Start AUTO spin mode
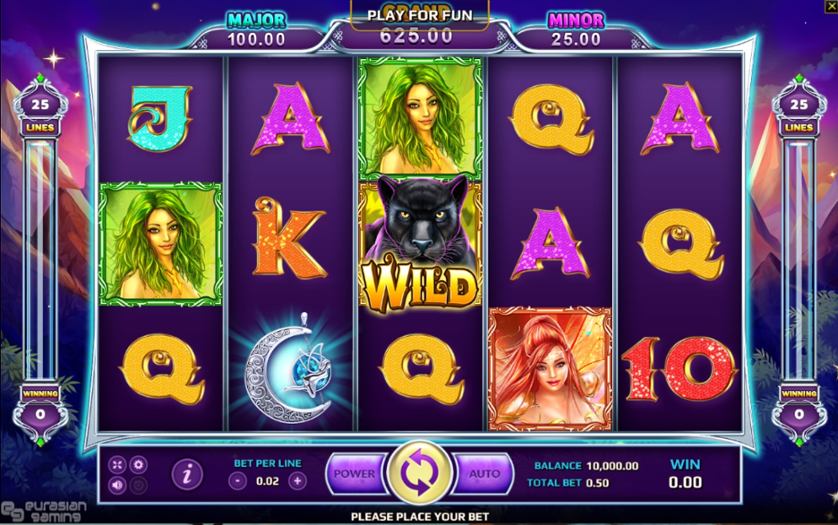 coord(484,473)
